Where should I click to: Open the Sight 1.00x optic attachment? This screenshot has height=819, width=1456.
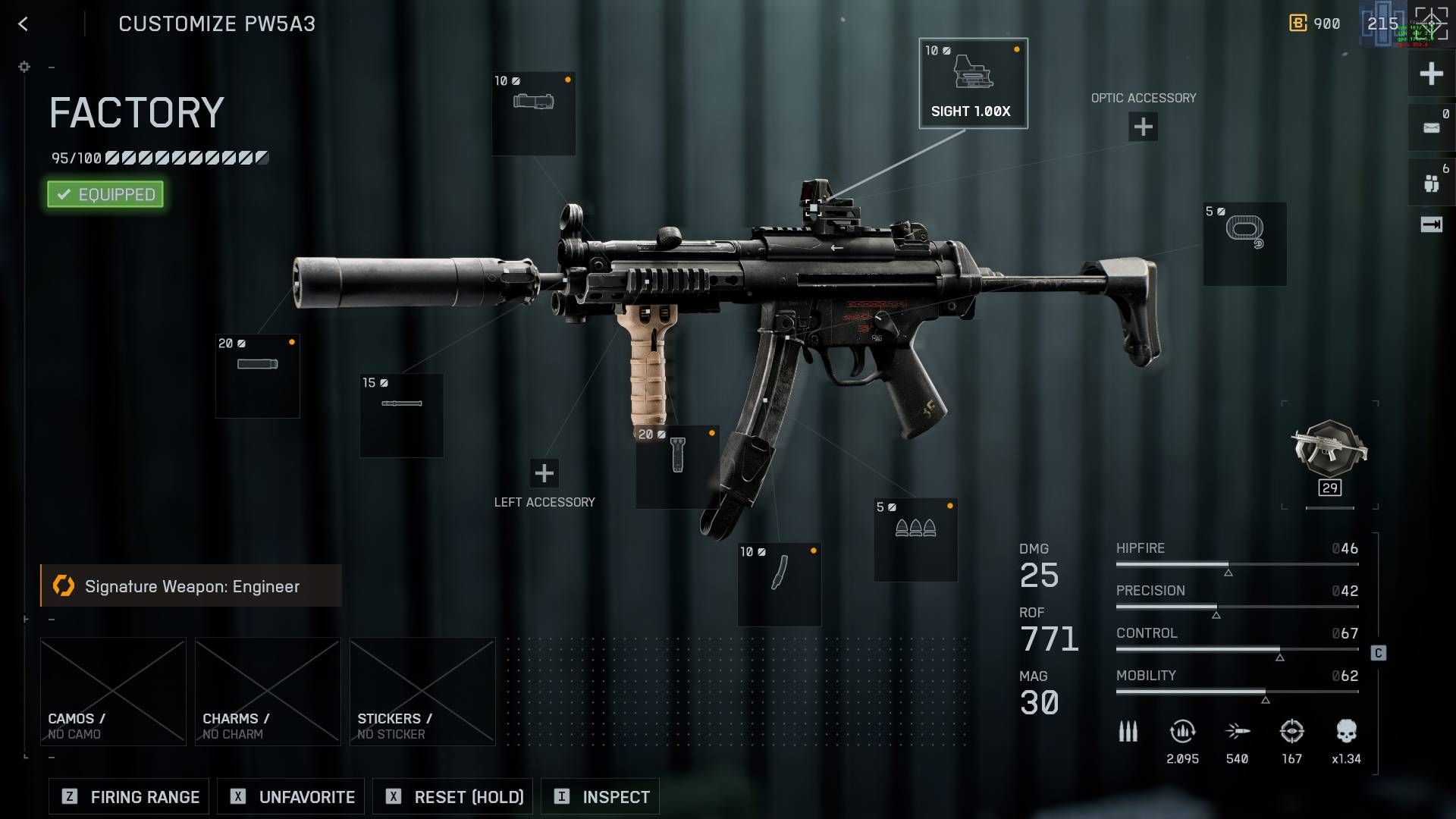pyautogui.click(x=973, y=83)
